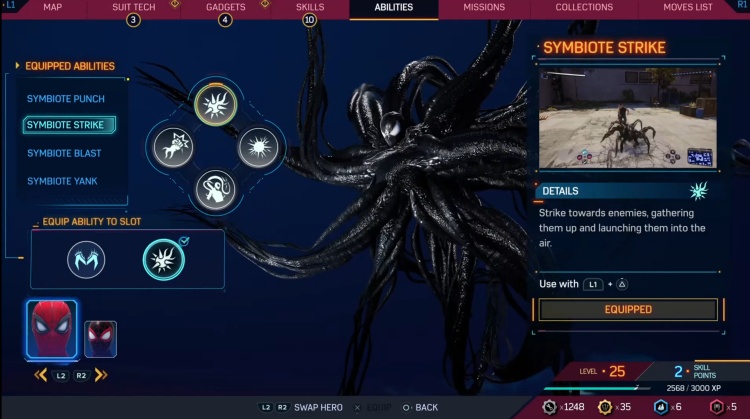Show the Moves List tab
This screenshot has width=750, height=419.
(x=687, y=8)
